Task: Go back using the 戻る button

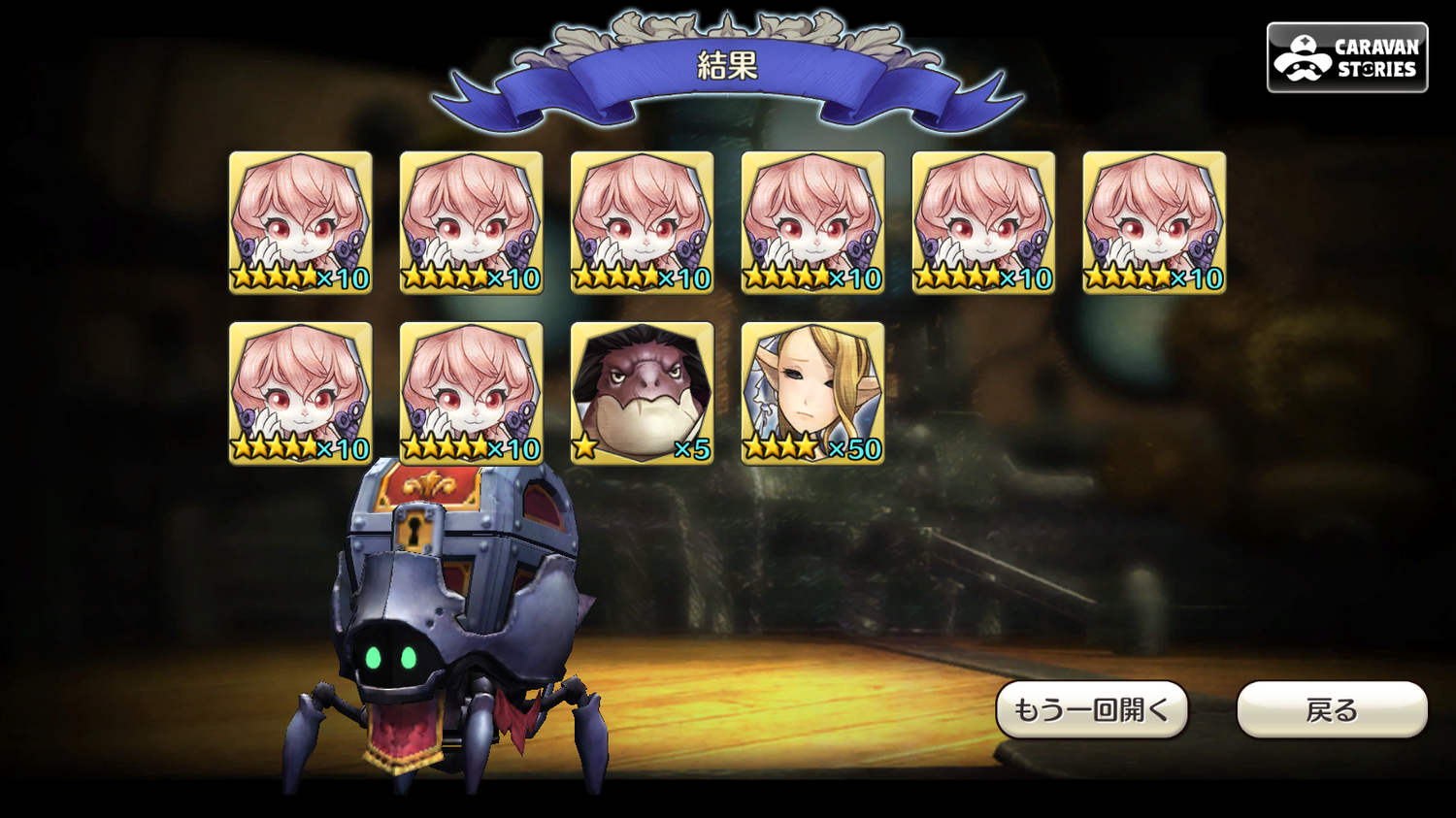Action: pos(1331,710)
